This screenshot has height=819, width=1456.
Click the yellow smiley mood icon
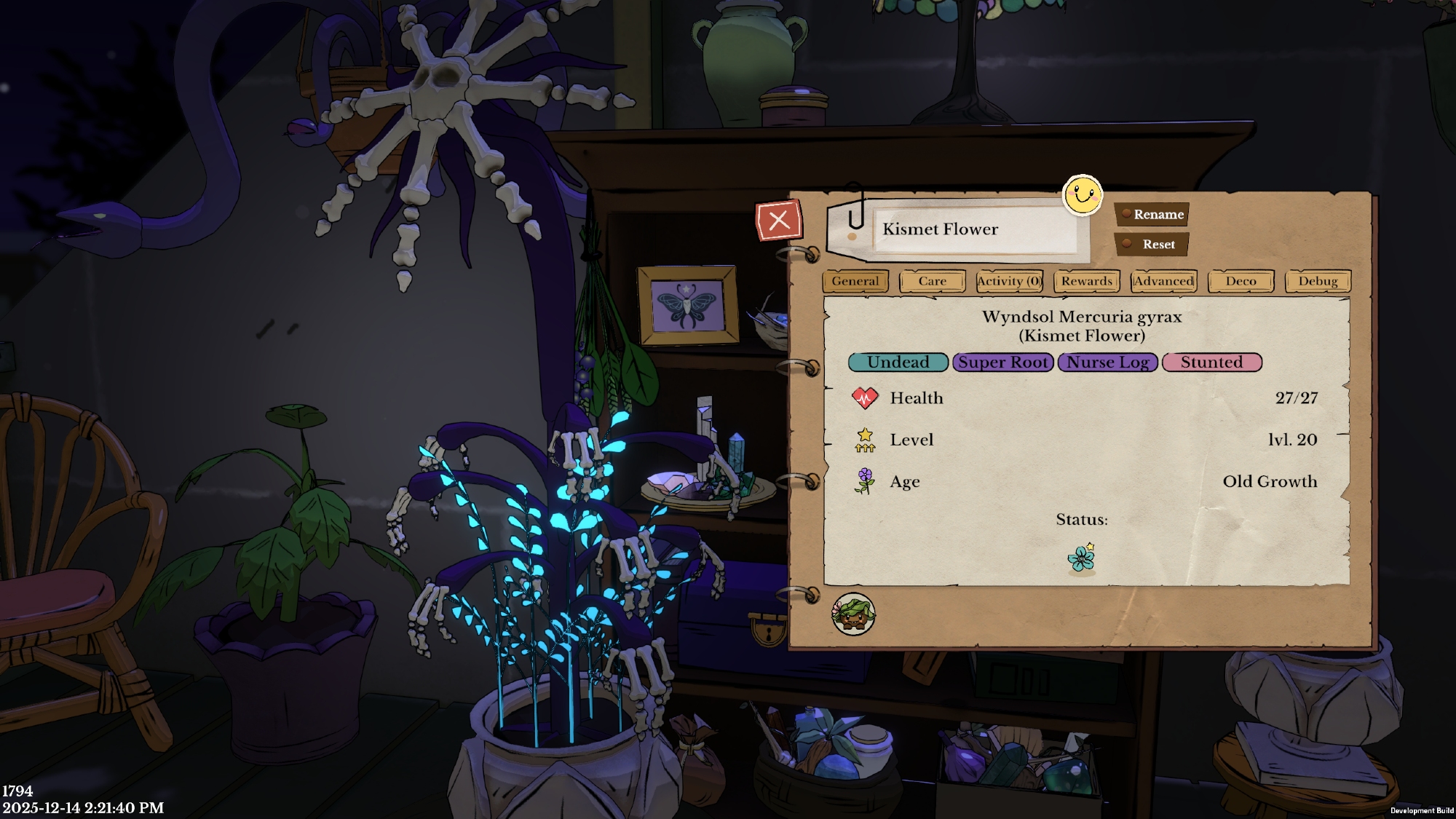[x=1083, y=195]
